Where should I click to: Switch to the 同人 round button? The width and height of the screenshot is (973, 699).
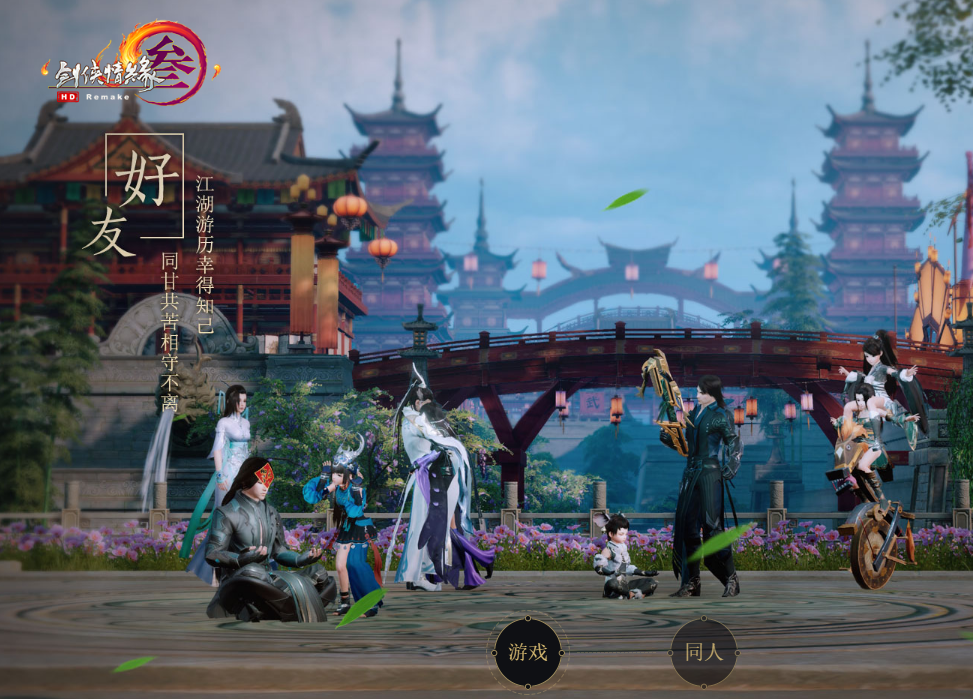click(703, 653)
